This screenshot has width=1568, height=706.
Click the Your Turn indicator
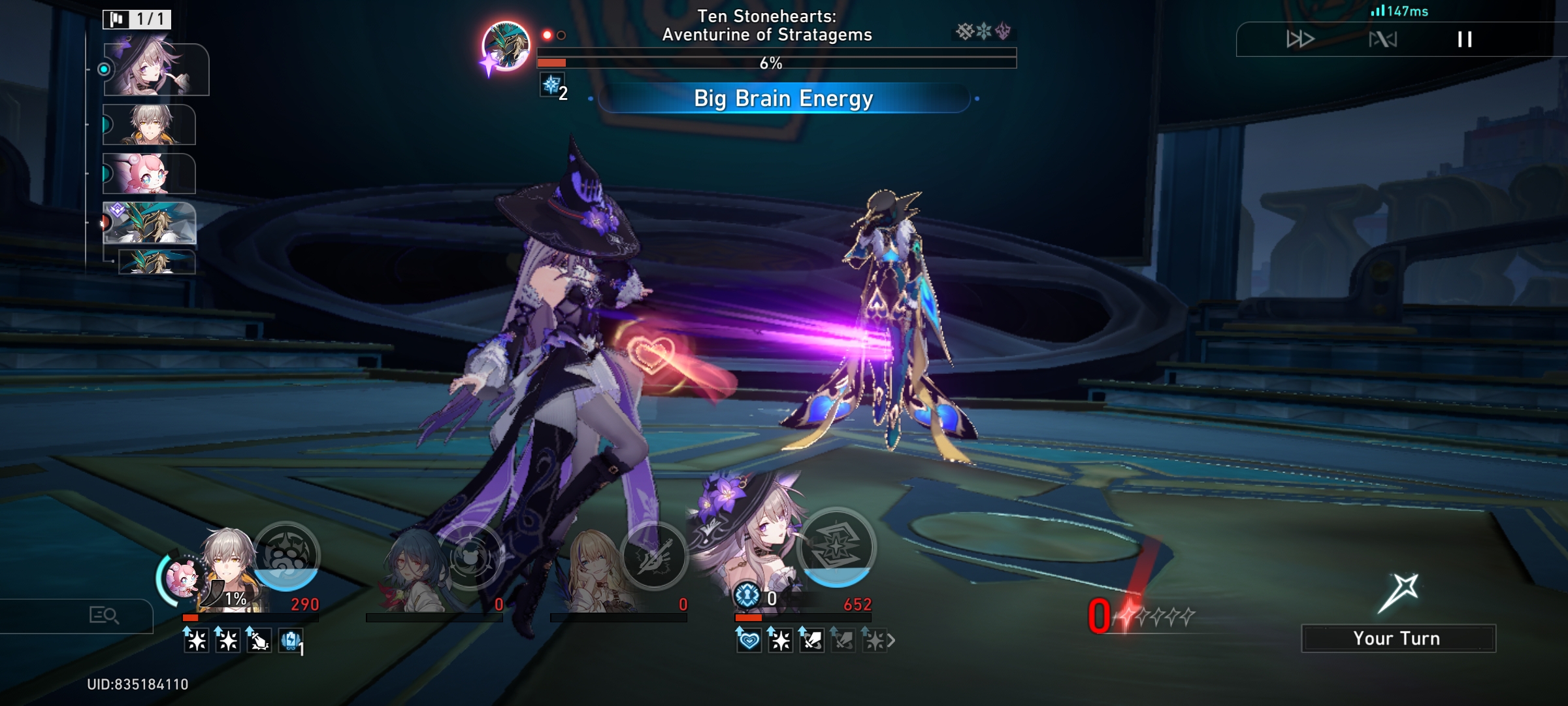point(1398,637)
